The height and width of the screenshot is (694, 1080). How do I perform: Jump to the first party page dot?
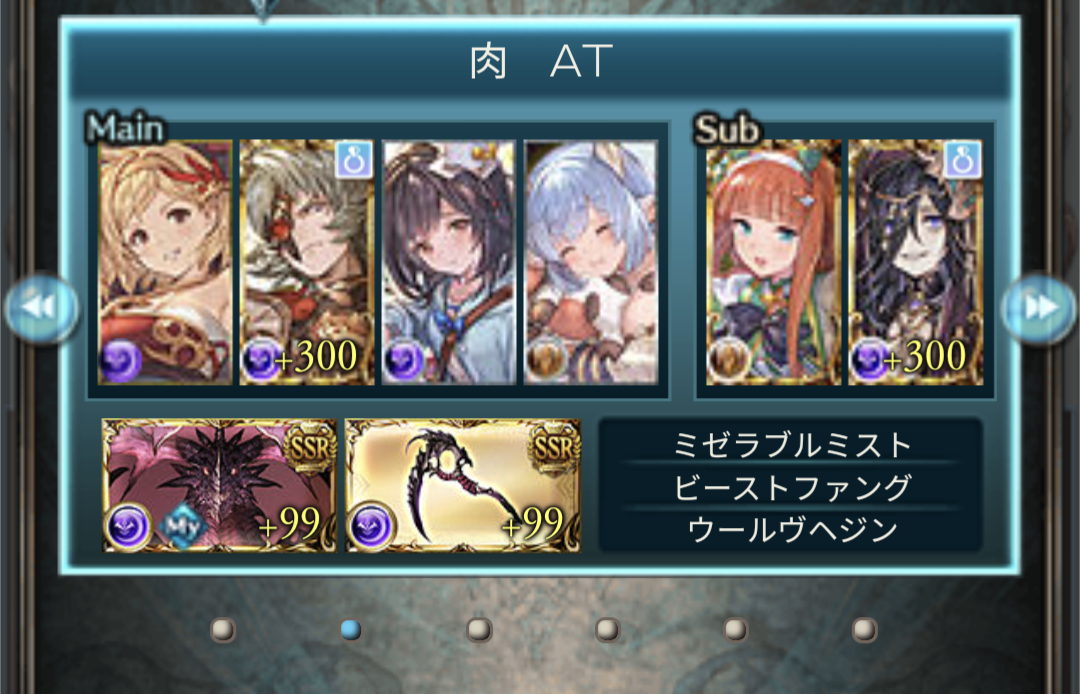[x=223, y=629]
